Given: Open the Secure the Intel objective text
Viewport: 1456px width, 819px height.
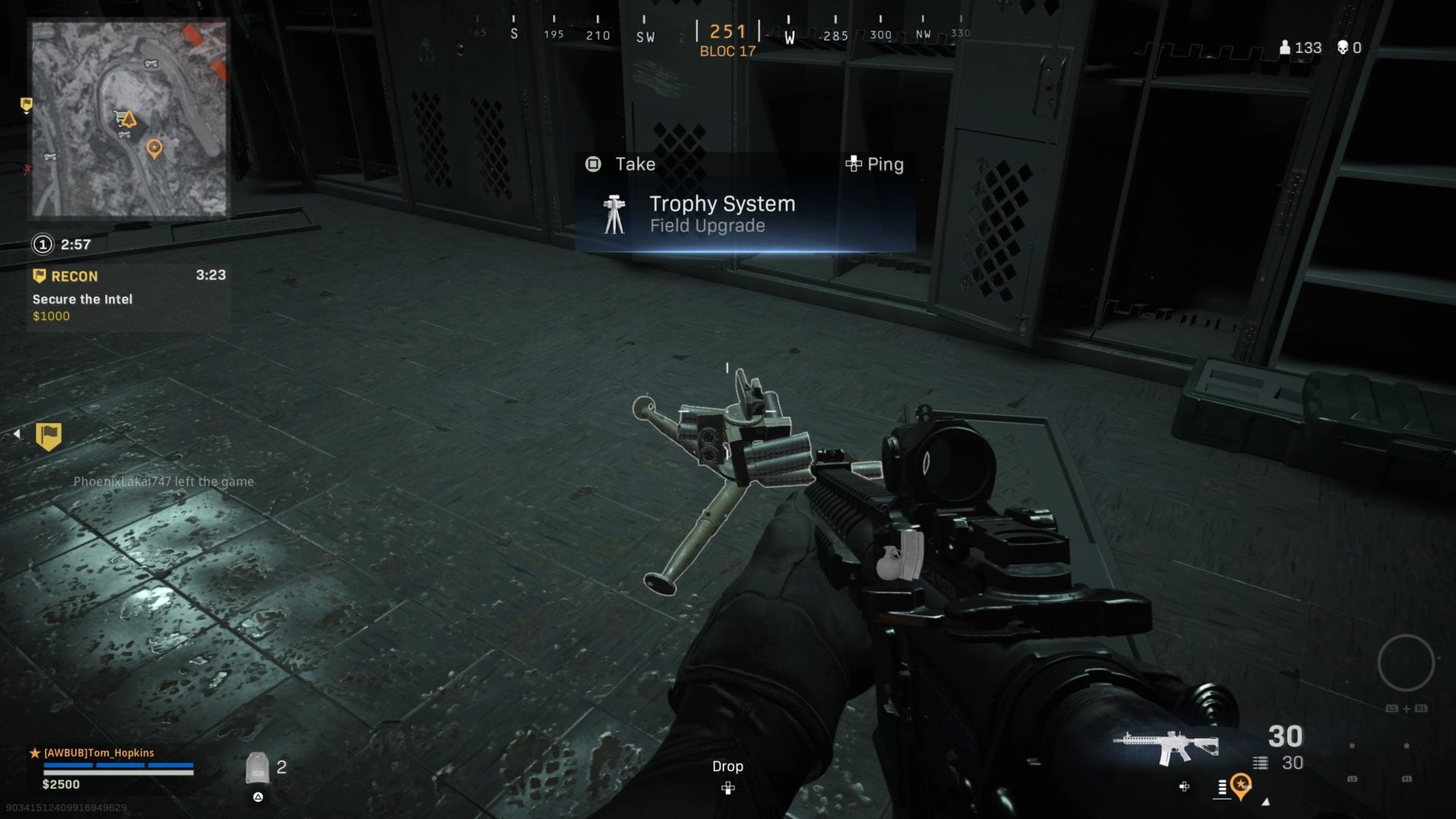Looking at the screenshot, I should pyautogui.click(x=80, y=299).
